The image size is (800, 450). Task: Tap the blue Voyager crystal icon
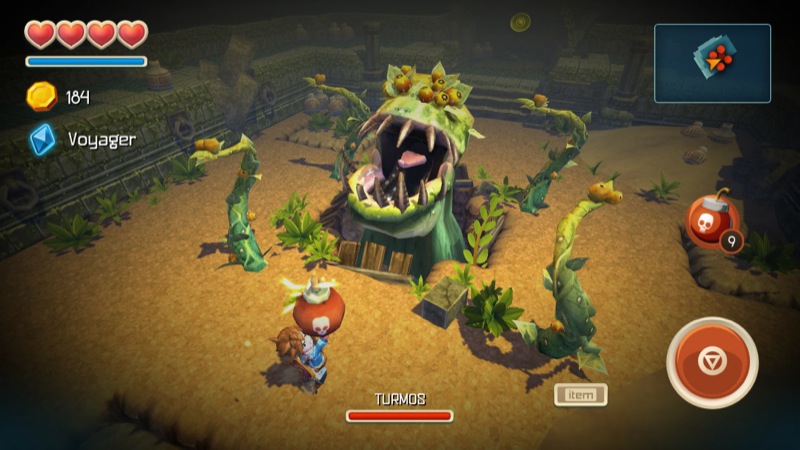(42, 139)
